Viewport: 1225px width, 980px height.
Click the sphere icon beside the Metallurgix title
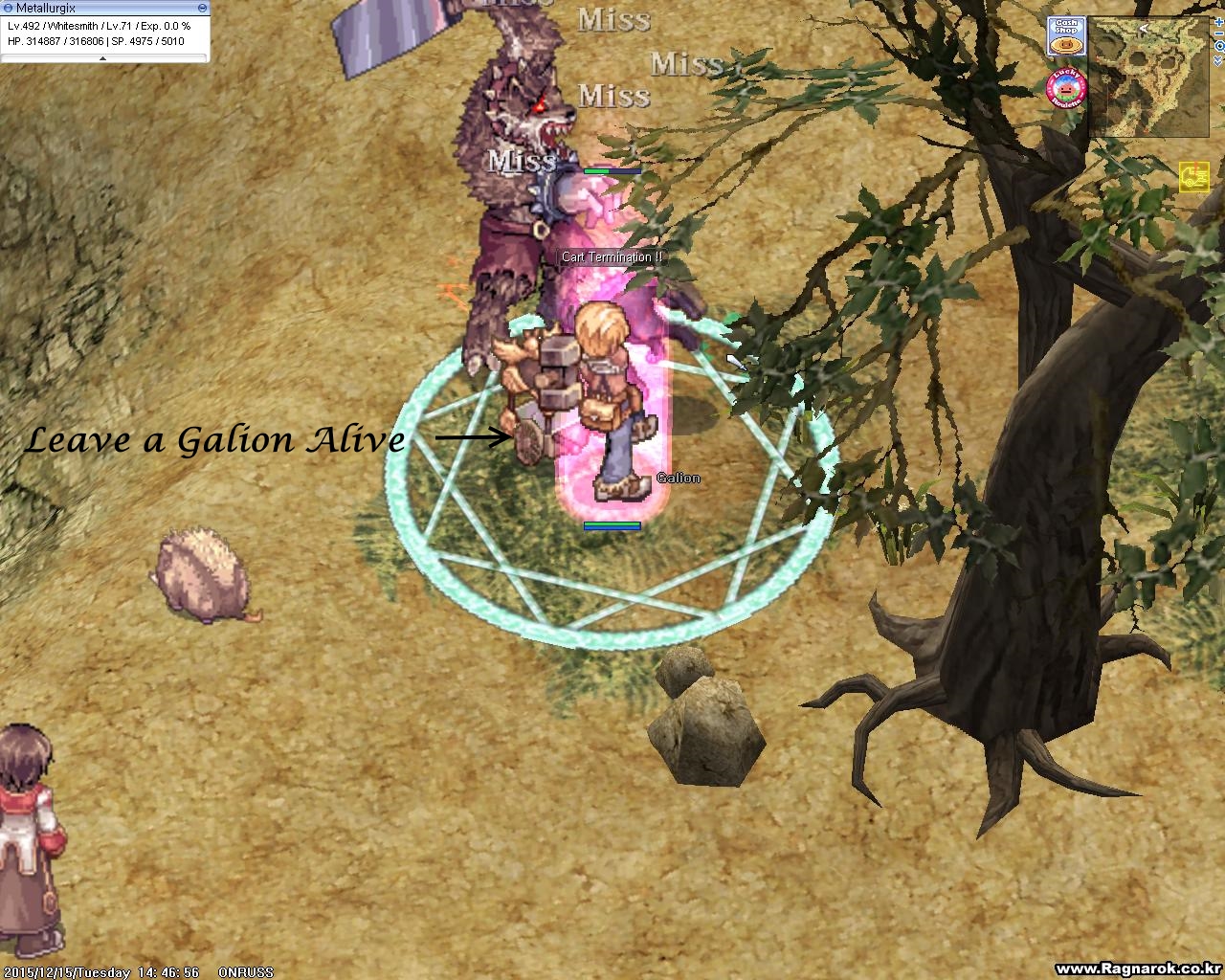point(9,7)
